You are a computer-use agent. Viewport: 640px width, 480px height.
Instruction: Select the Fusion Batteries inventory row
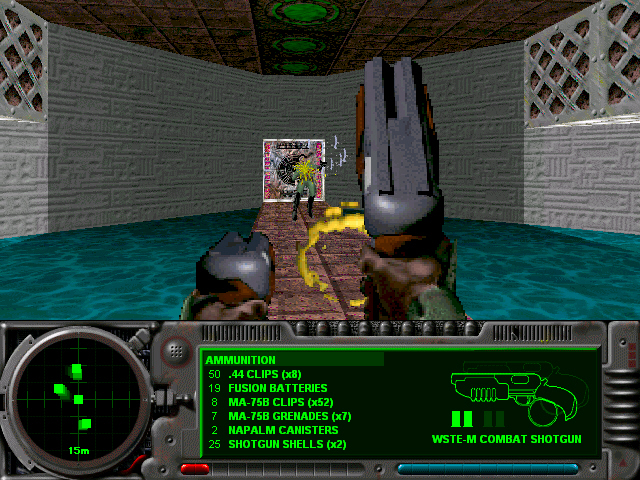click(x=275, y=388)
